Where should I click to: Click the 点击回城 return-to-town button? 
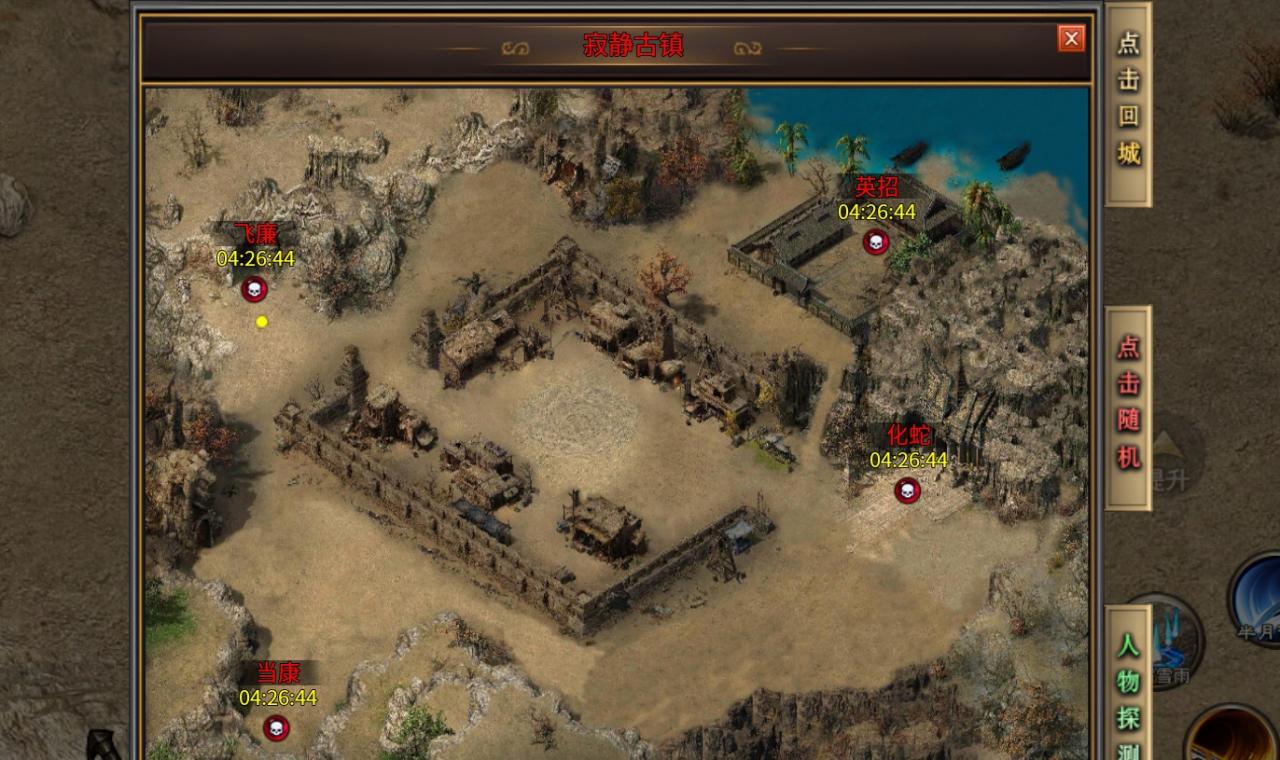point(1128,101)
